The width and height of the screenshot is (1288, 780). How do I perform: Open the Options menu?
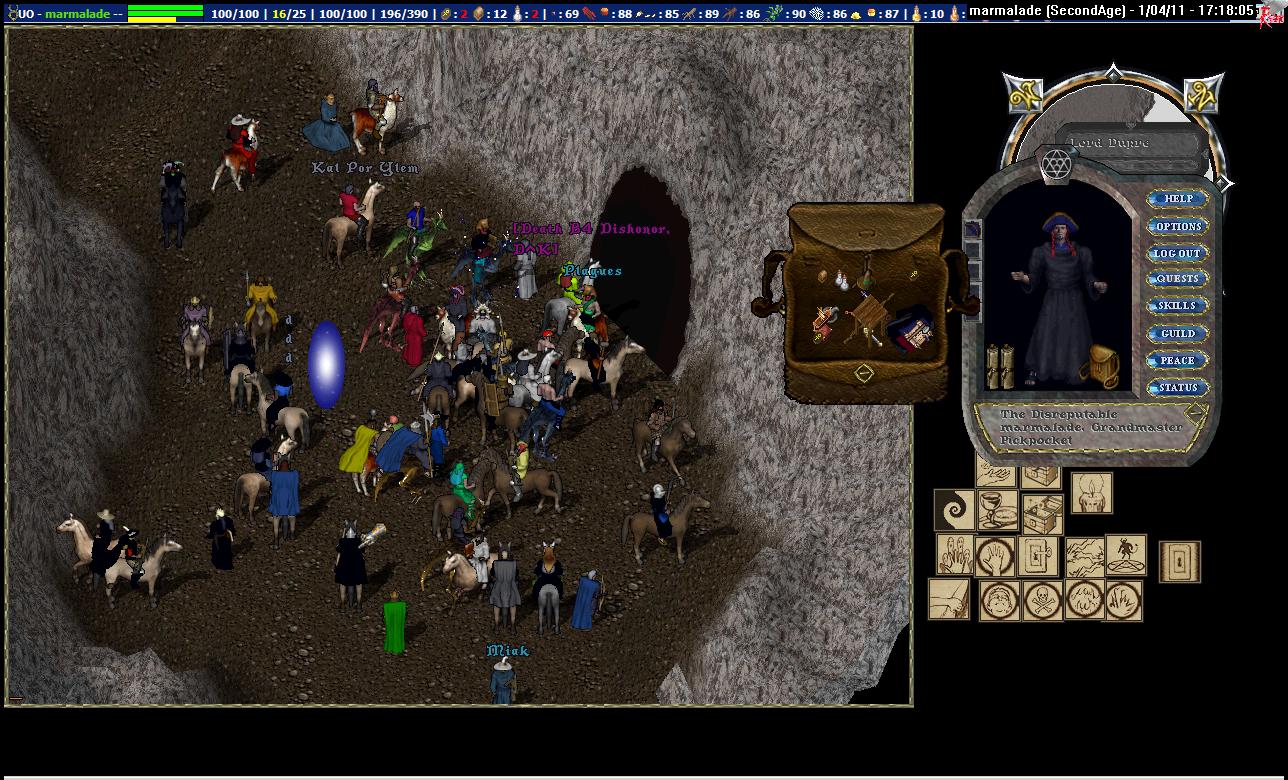(1177, 226)
